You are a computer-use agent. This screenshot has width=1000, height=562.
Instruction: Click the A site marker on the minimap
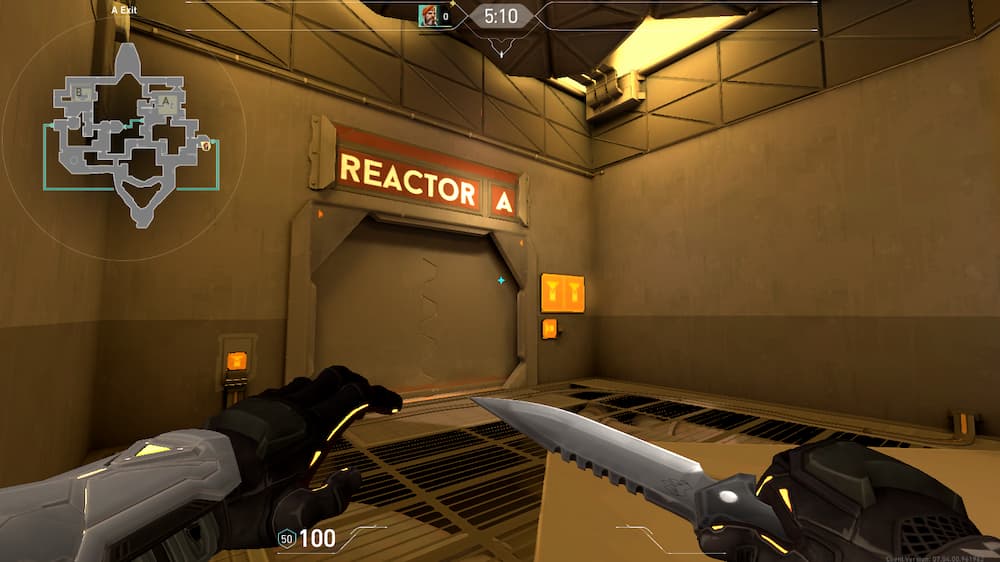click(x=166, y=102)
